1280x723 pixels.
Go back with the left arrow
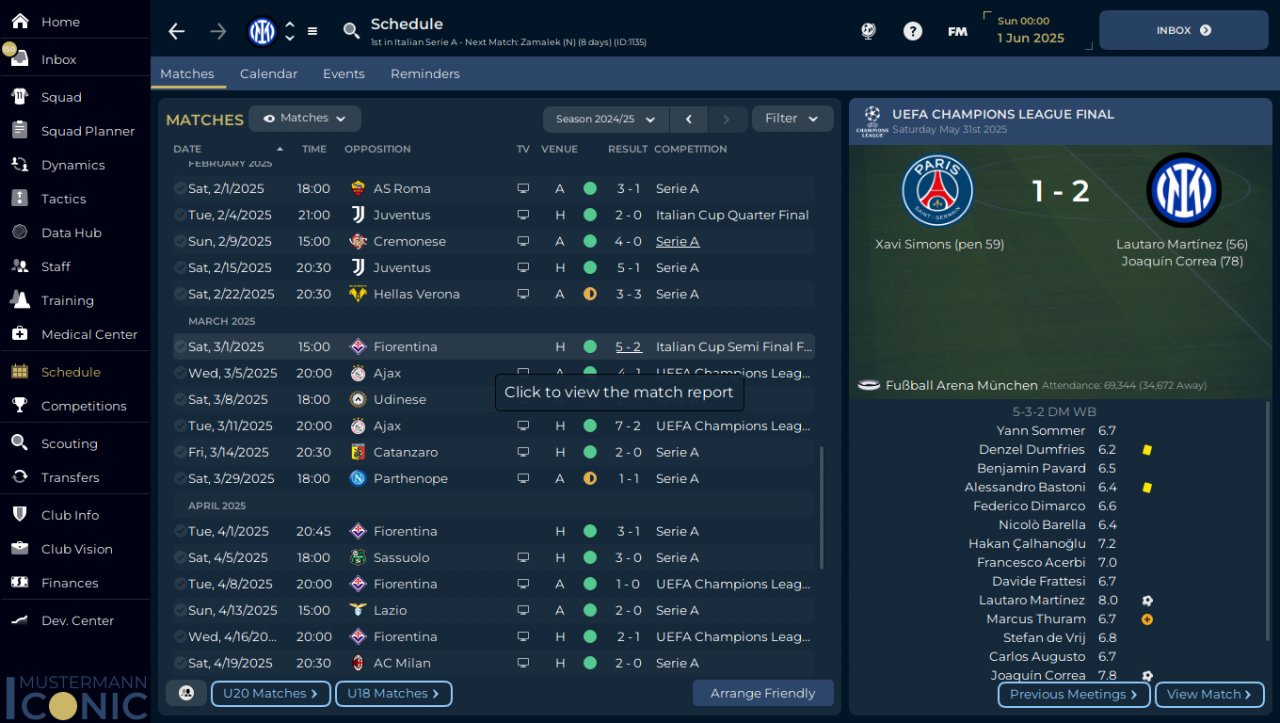177,32
